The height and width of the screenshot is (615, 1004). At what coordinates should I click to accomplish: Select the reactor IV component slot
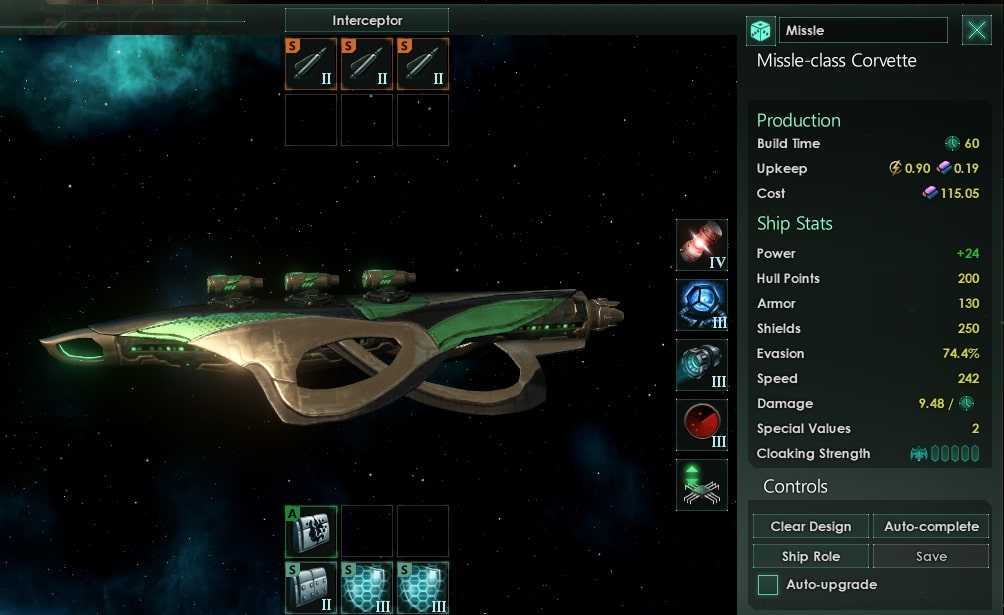[701, 246]
